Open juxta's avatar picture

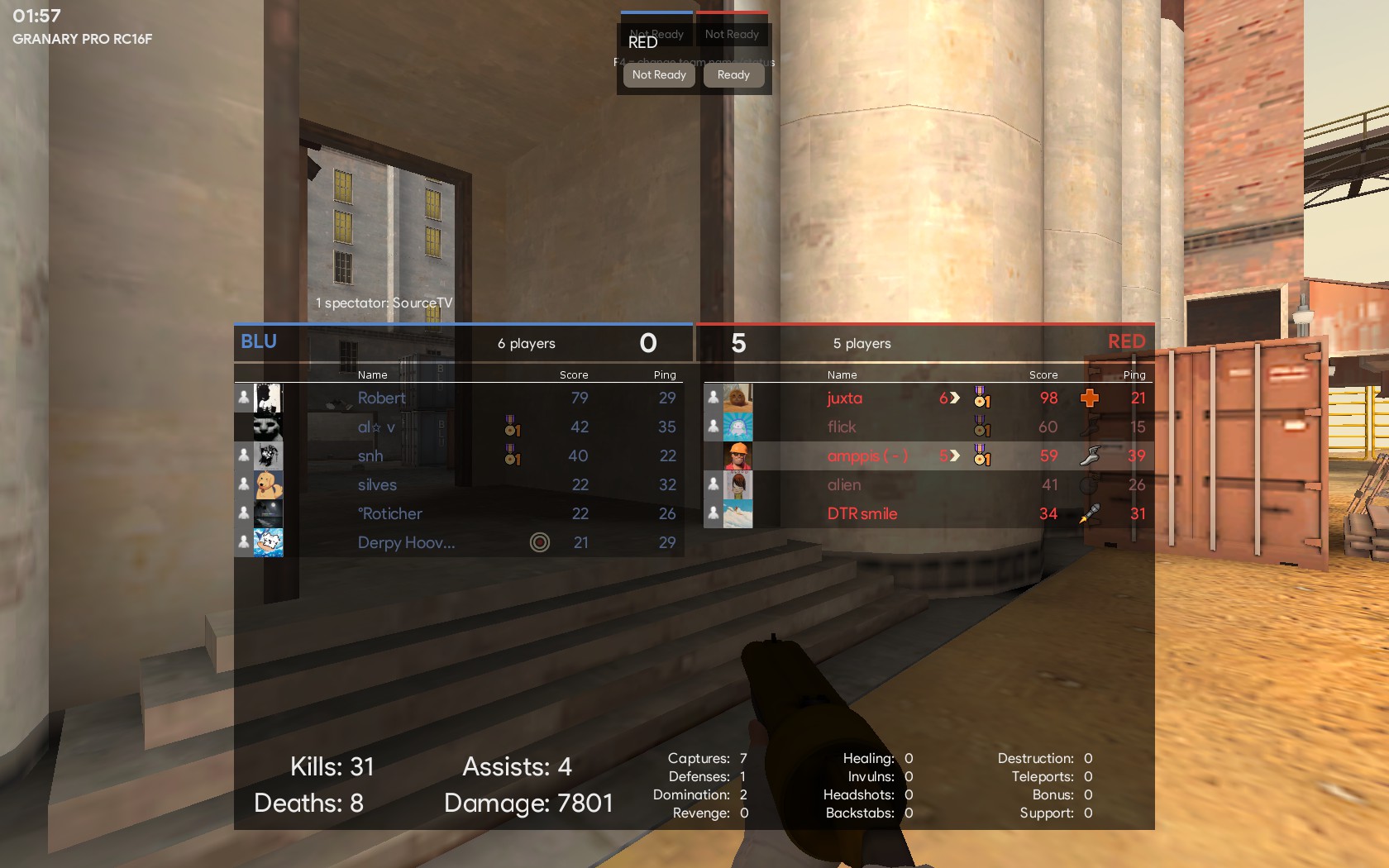[737, 398]
